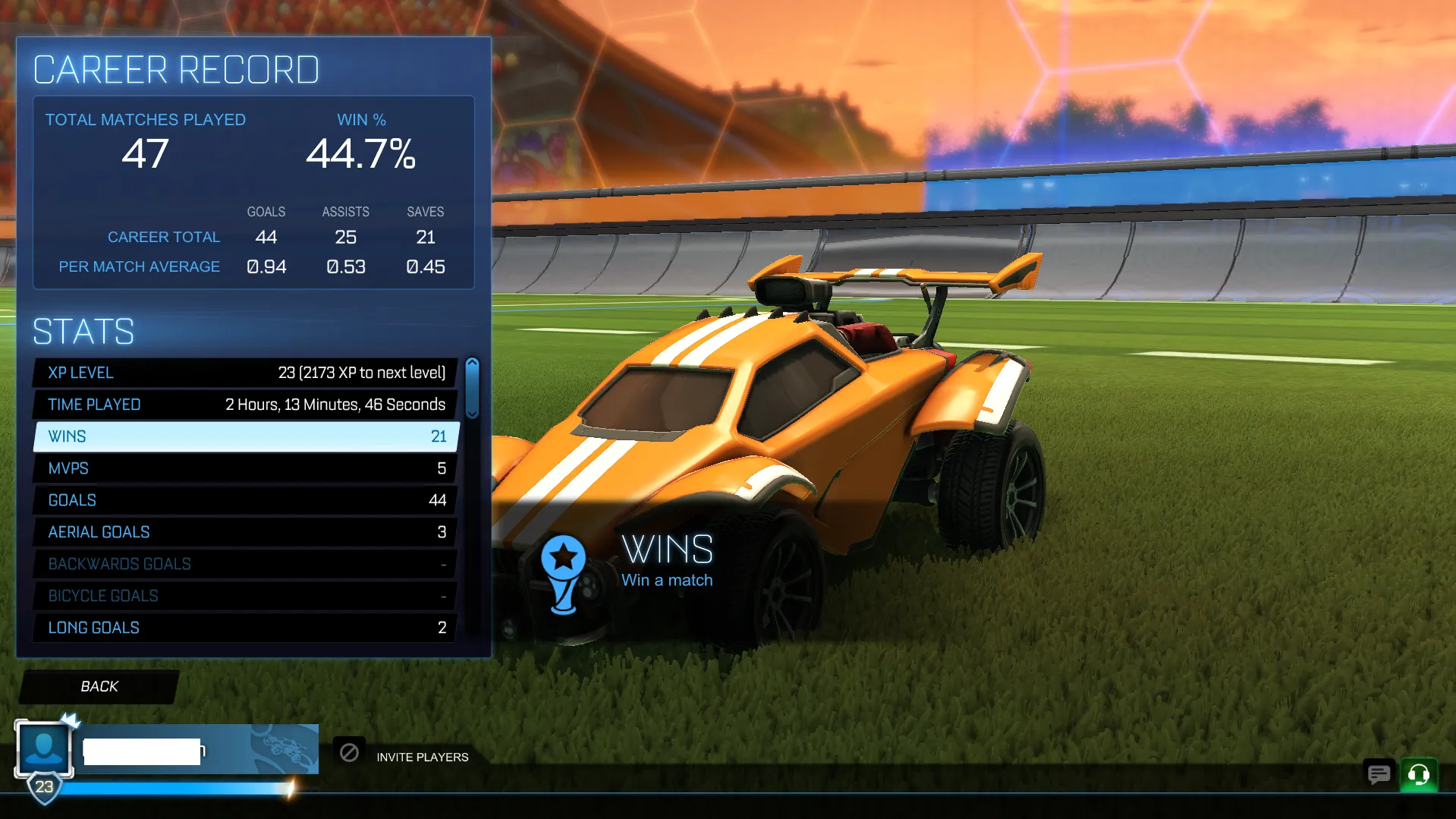Select the GOALS stat row
Image resolution: width=1456 pixels, height=819 pixels.
pyautogui.click(x=243, y=499)
